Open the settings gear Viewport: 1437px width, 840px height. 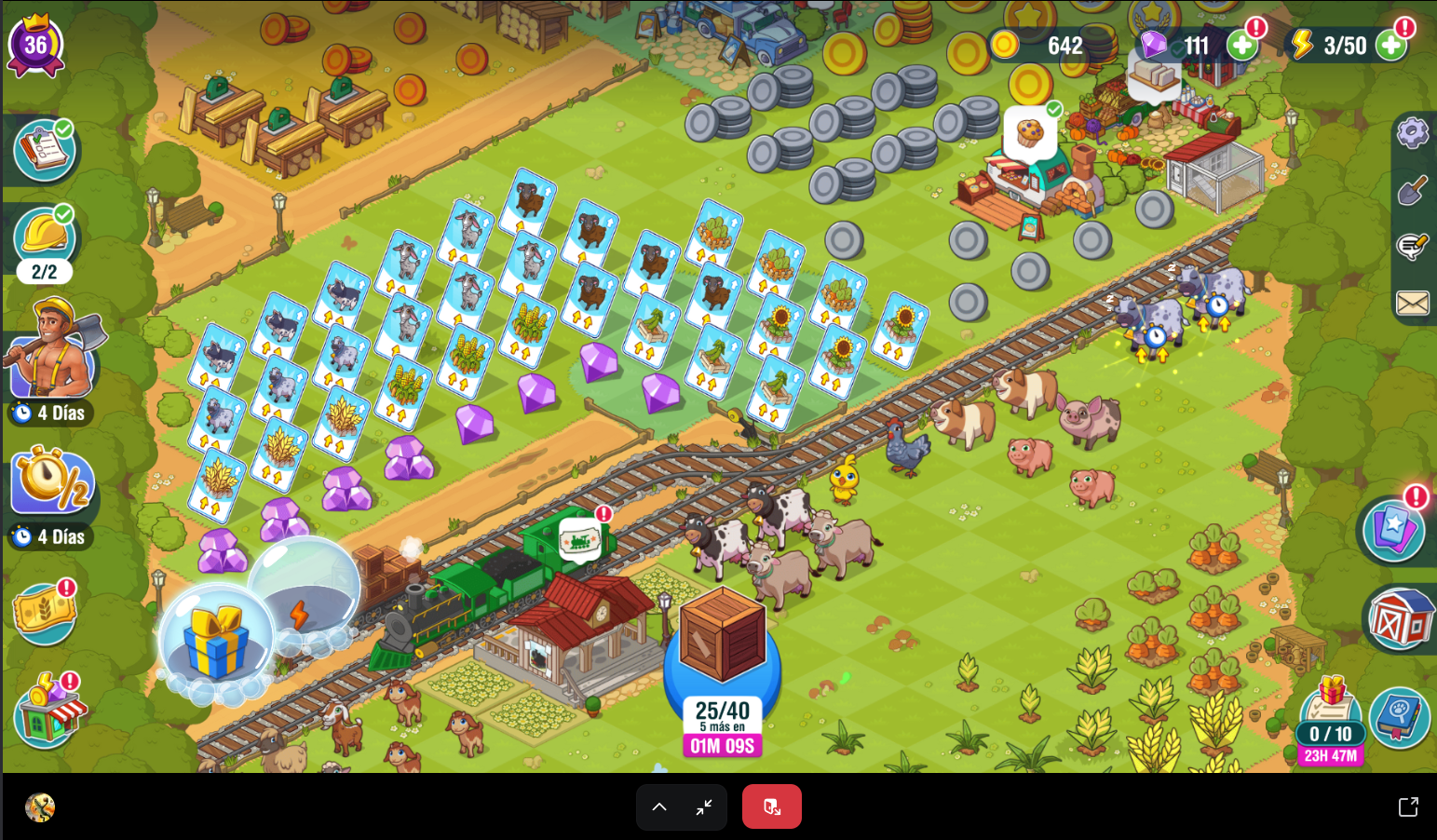point(1413,133)
